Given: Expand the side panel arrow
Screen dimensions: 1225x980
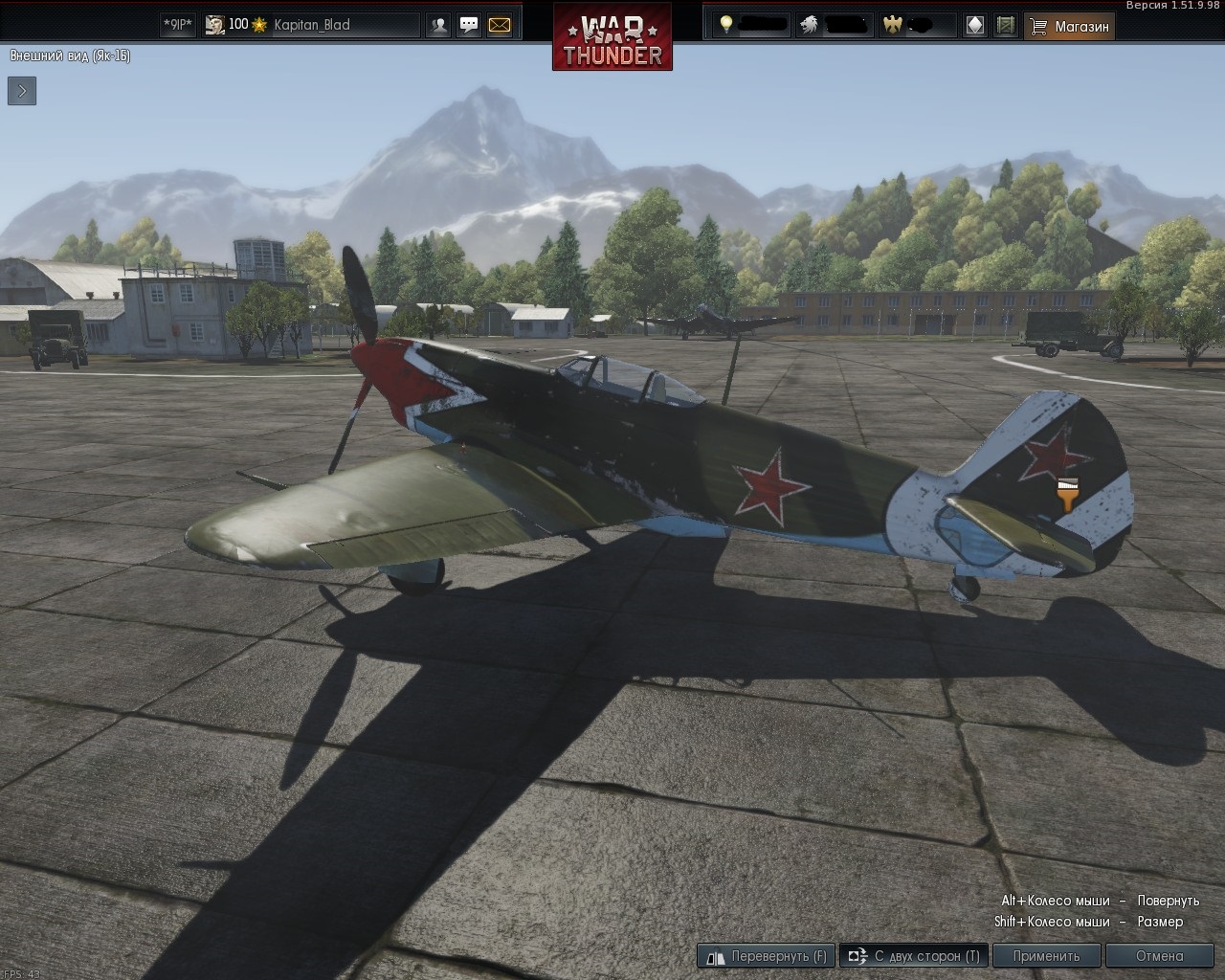Looking at the screenshot, I should coord(22,91).
